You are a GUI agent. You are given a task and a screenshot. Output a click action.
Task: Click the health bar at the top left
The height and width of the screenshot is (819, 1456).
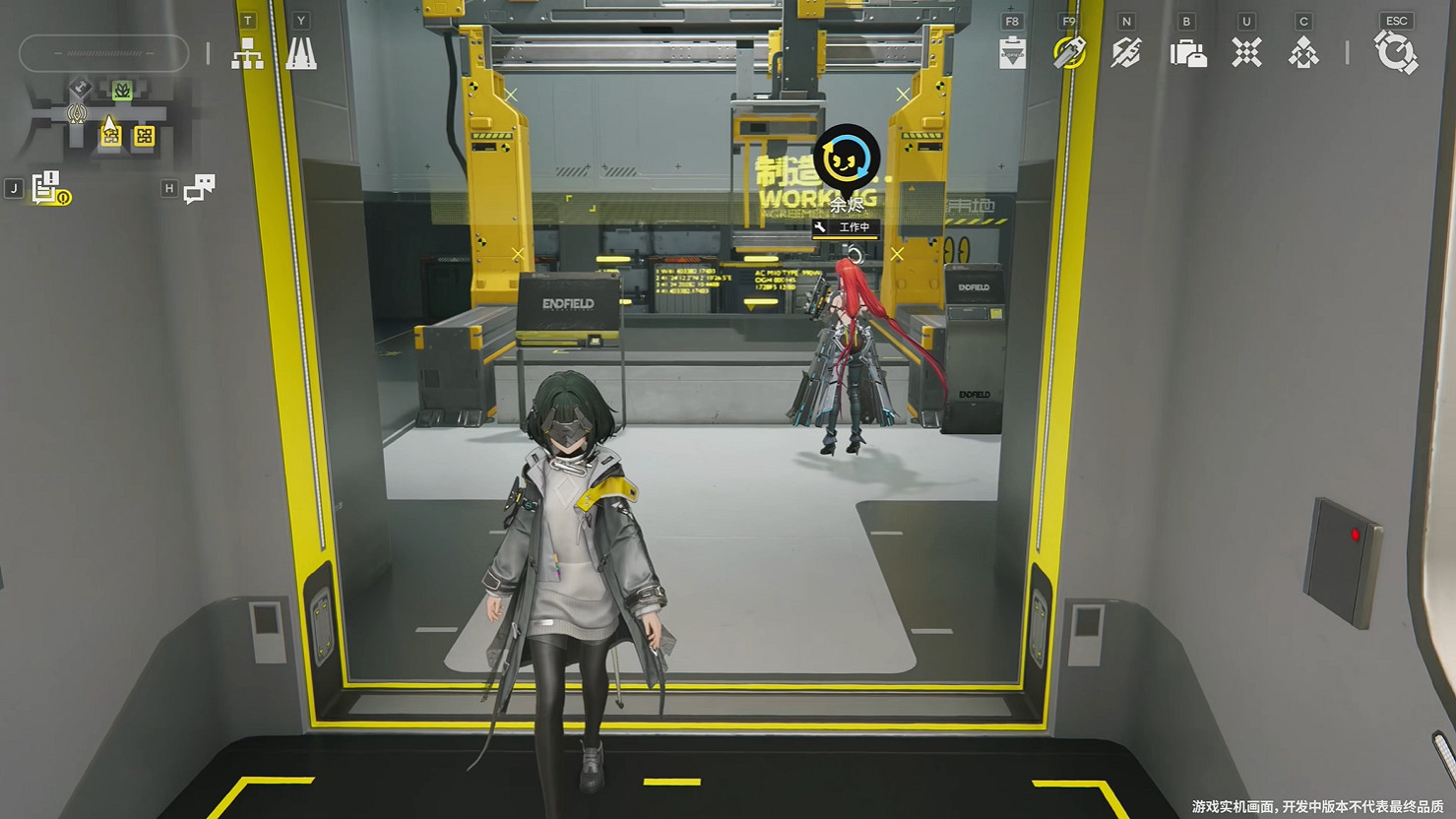103,54
